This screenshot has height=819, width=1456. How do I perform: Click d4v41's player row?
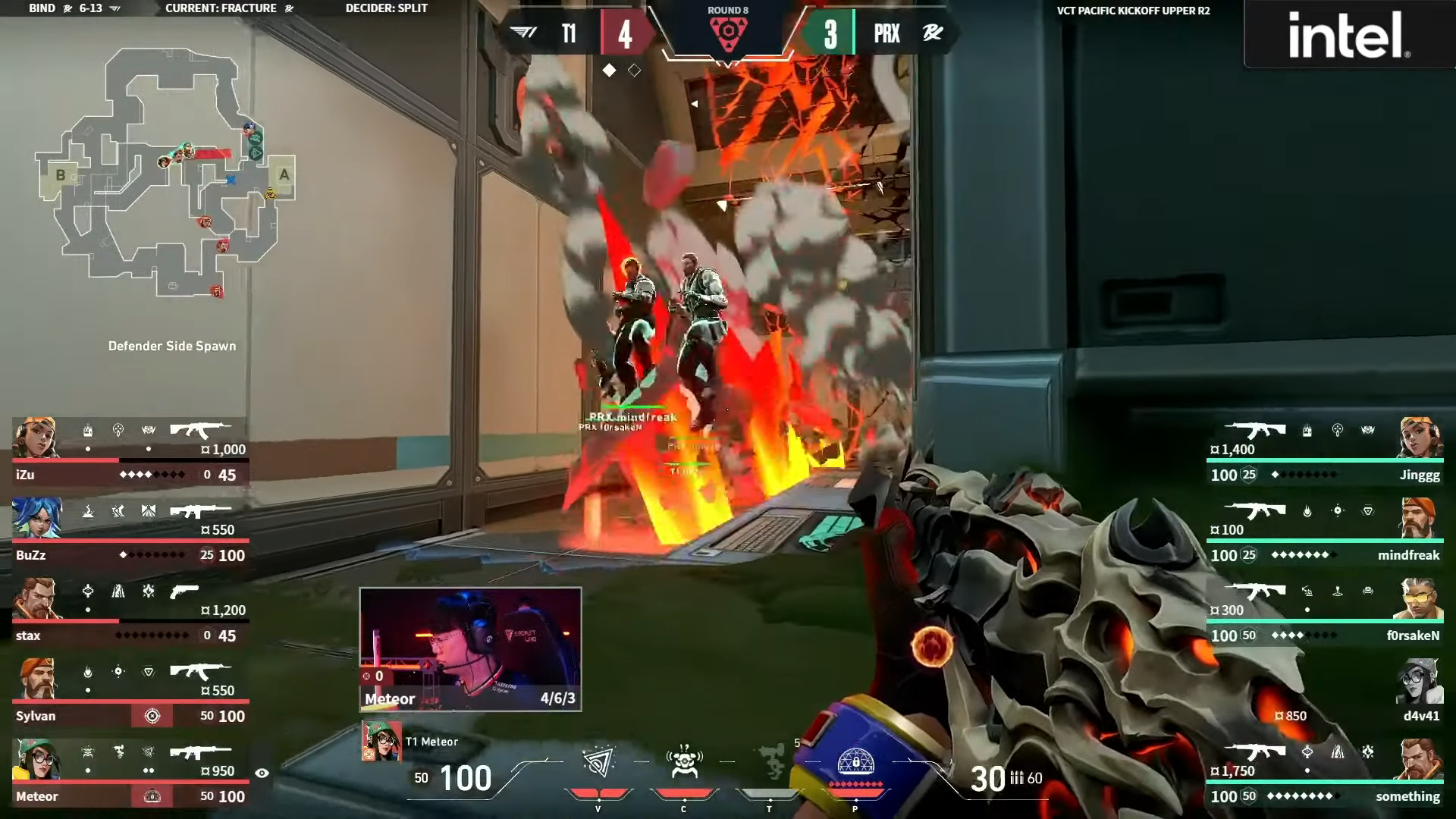pyautogui.click(x=1325, y=693)
